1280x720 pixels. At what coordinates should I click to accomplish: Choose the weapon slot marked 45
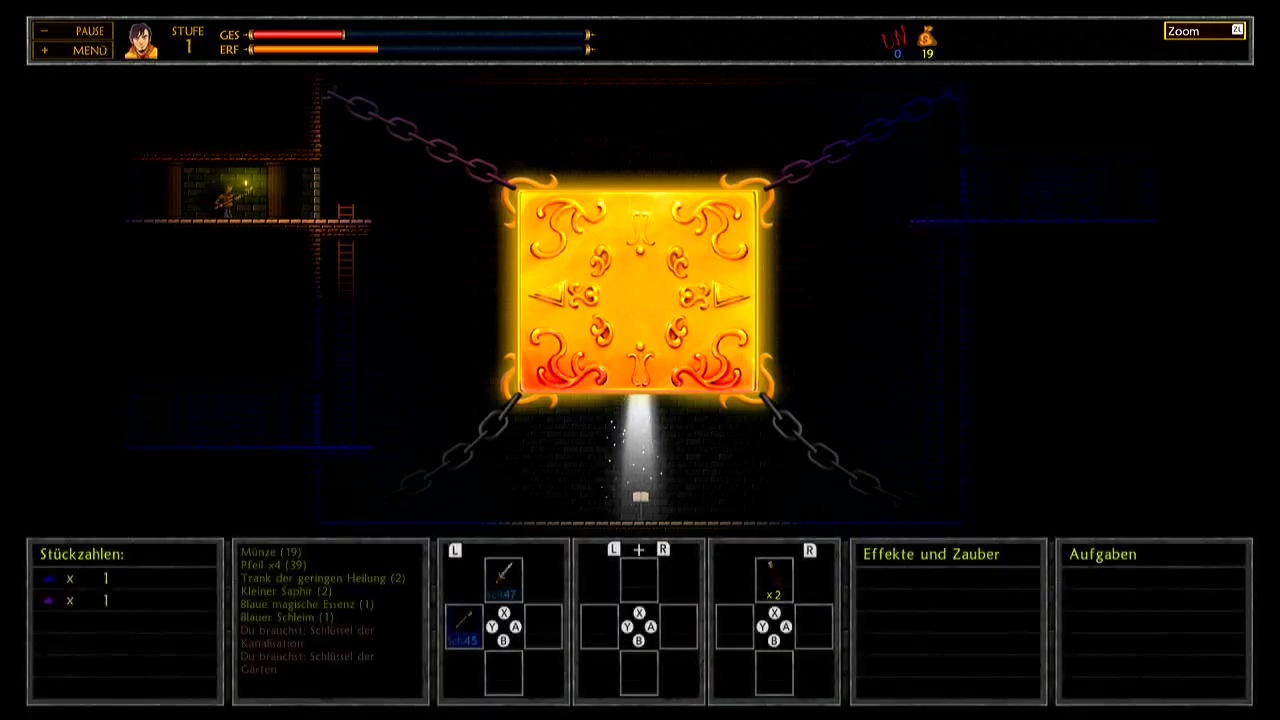click(464, 626)
